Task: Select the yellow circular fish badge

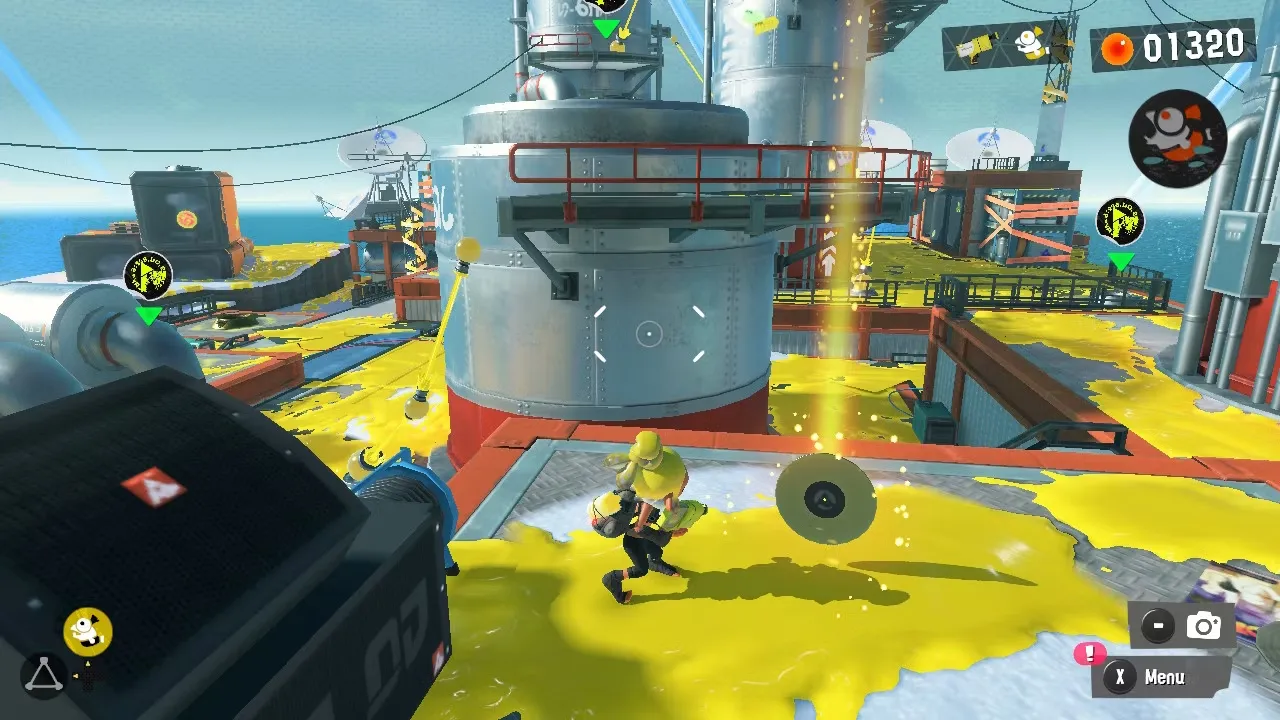Action: (x=88, y=630)
